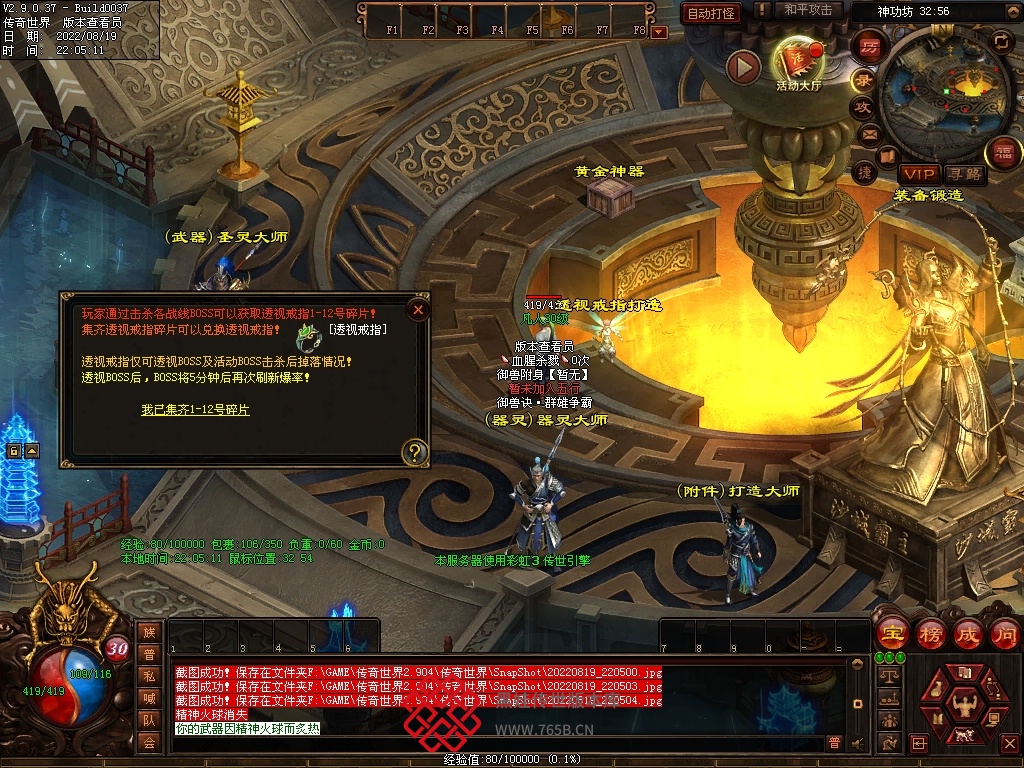Switch the 和平攻击 attack mode

coord(808,10)
